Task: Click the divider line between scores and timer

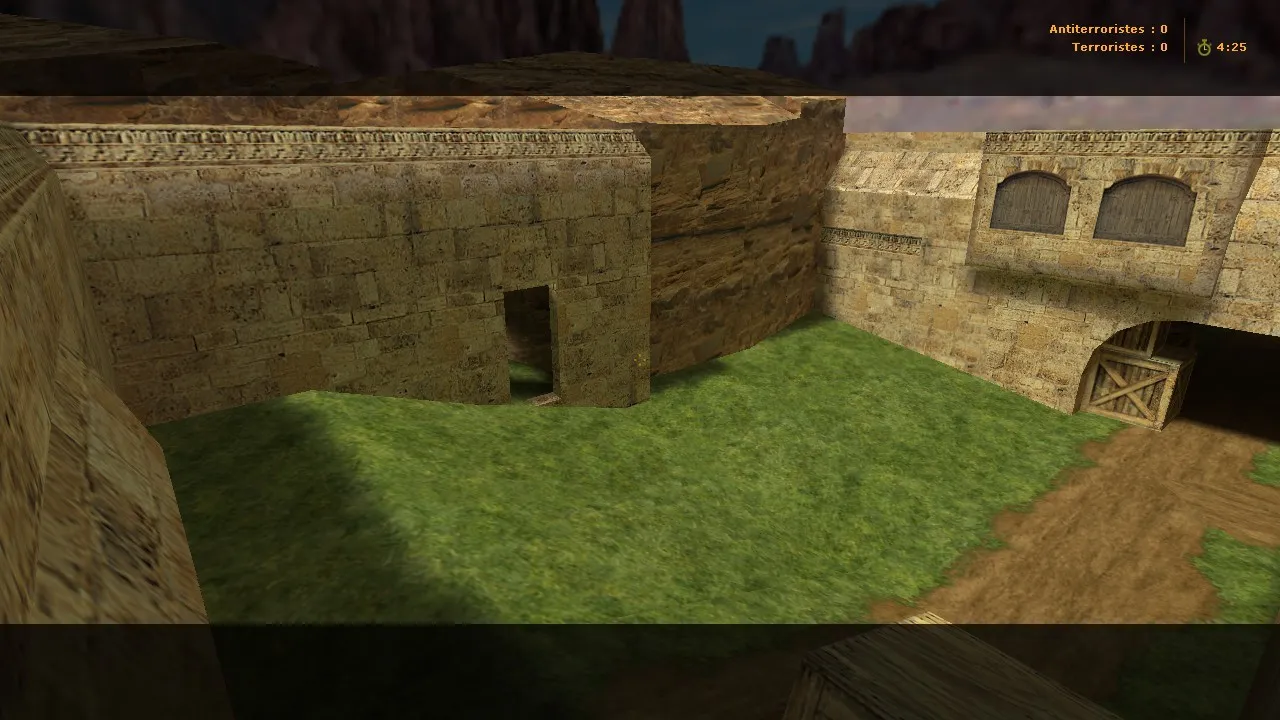Action: click(x=1184, y=38)
